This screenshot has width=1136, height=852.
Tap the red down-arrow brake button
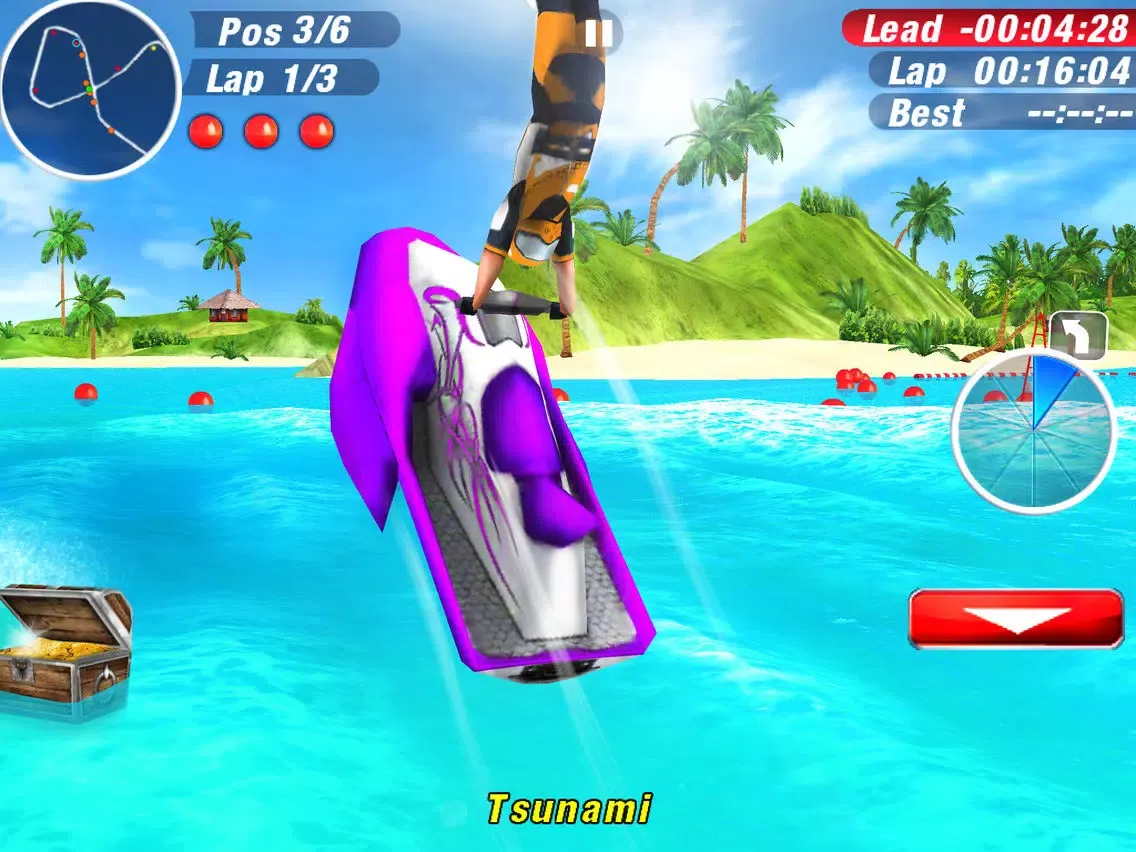pyautogui.click(x=1016, y=618)
